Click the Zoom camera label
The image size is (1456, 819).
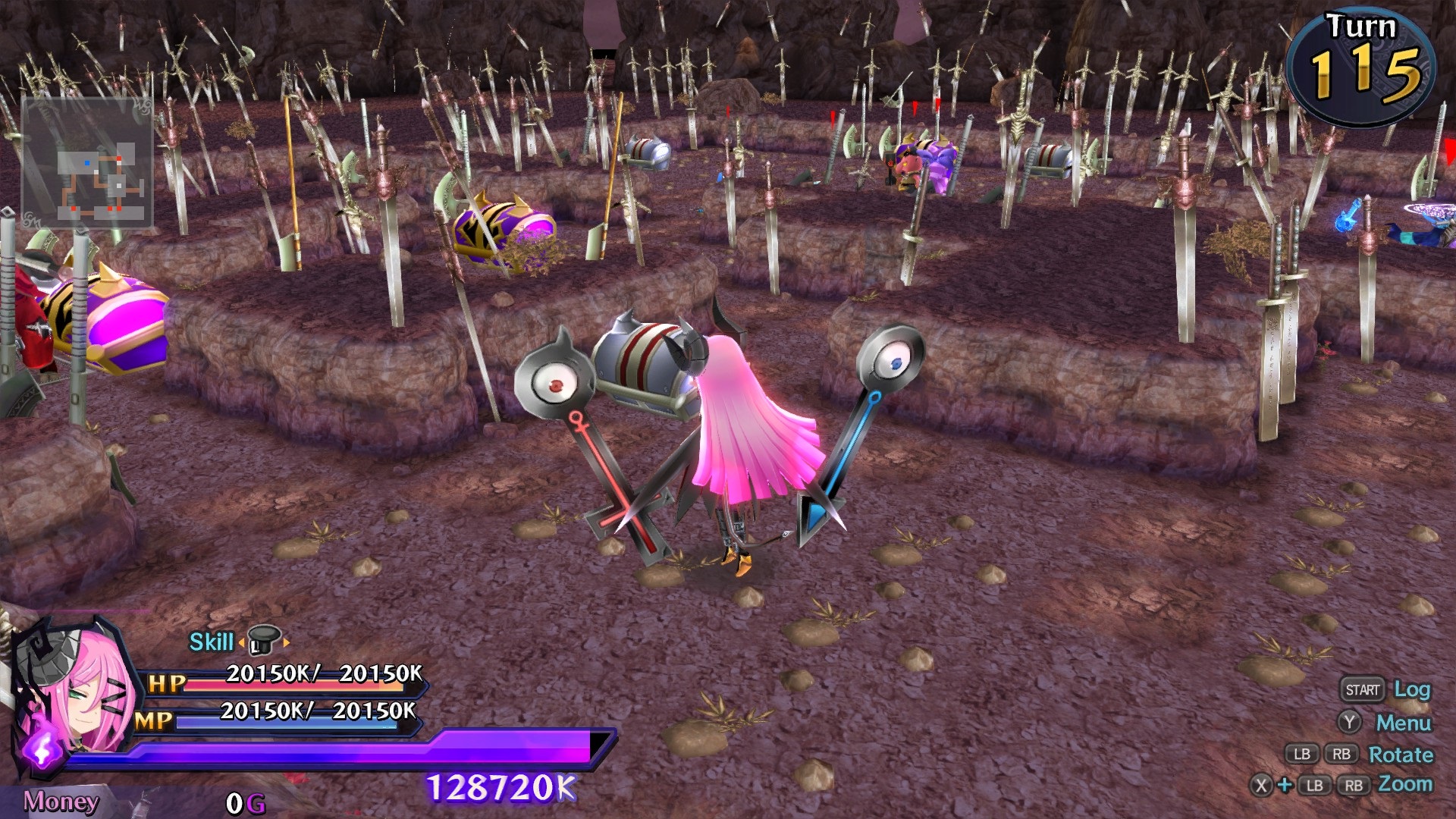click(x=1405, y=784)
